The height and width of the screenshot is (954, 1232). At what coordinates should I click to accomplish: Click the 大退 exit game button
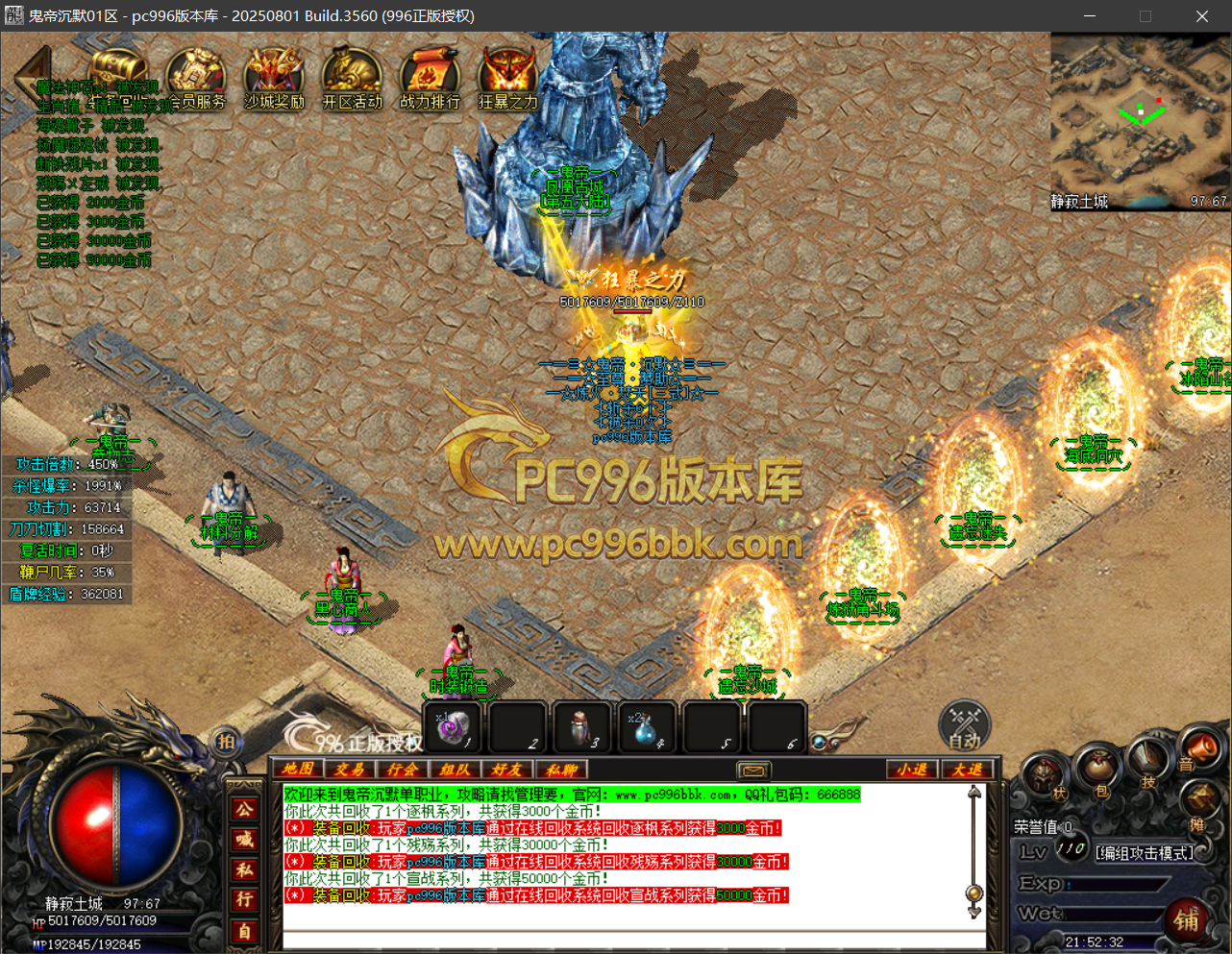(x=967, y=770)
